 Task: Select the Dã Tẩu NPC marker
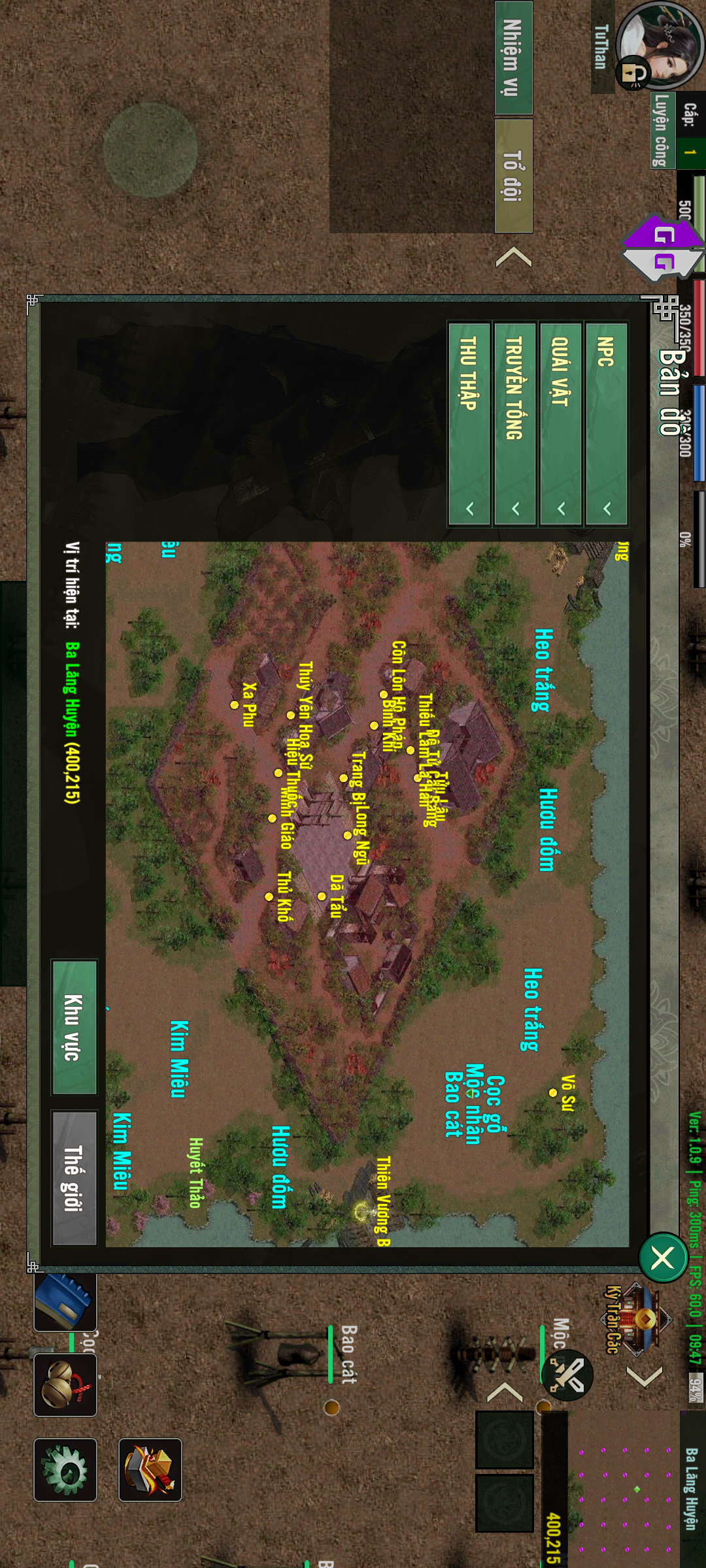(321, 896)
